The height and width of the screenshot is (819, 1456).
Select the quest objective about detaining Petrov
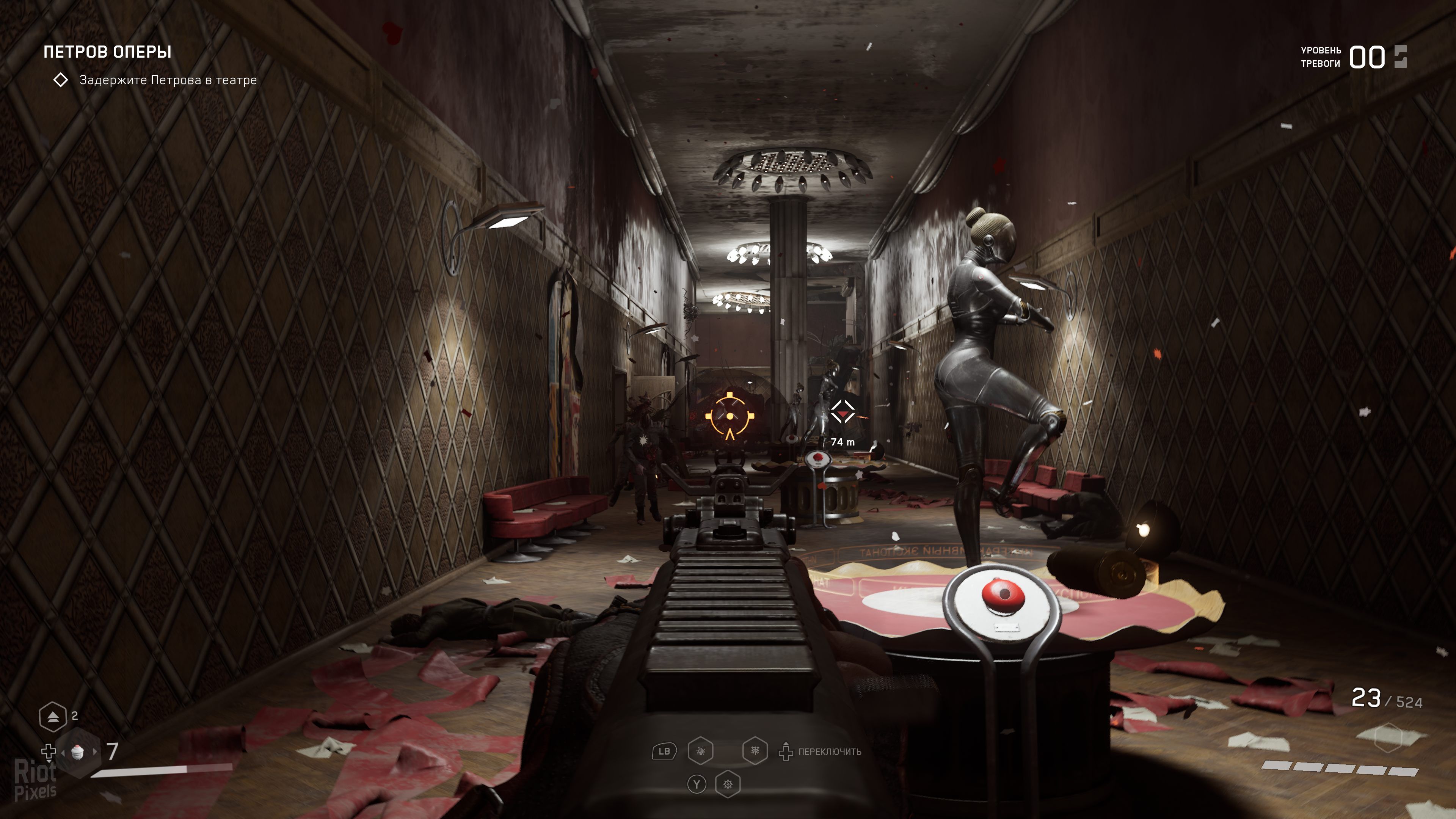point(168,80)
